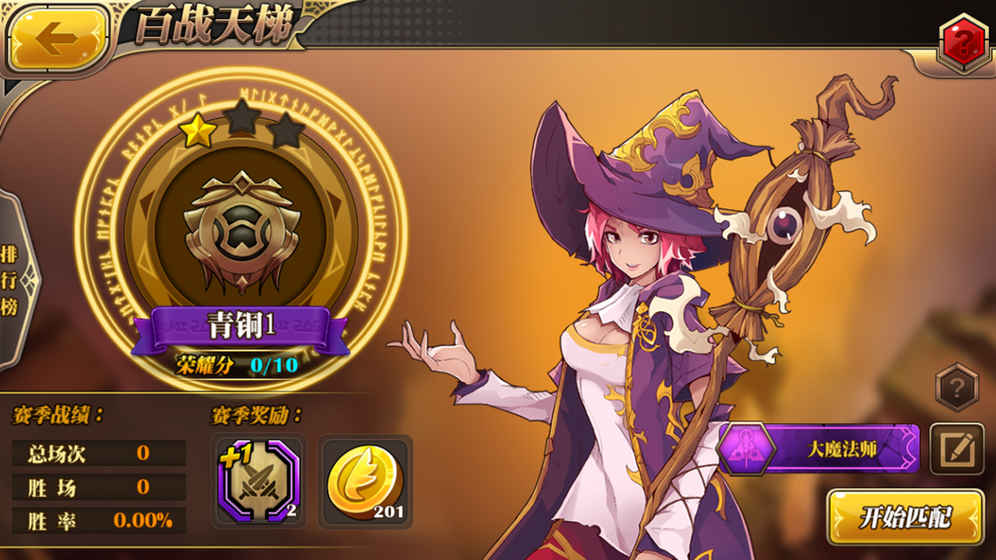Image resolution: width=996 pixels, height=560 pixels.
Task: Inspect the 青铜1 rank badge emblem
Action: 240,228
